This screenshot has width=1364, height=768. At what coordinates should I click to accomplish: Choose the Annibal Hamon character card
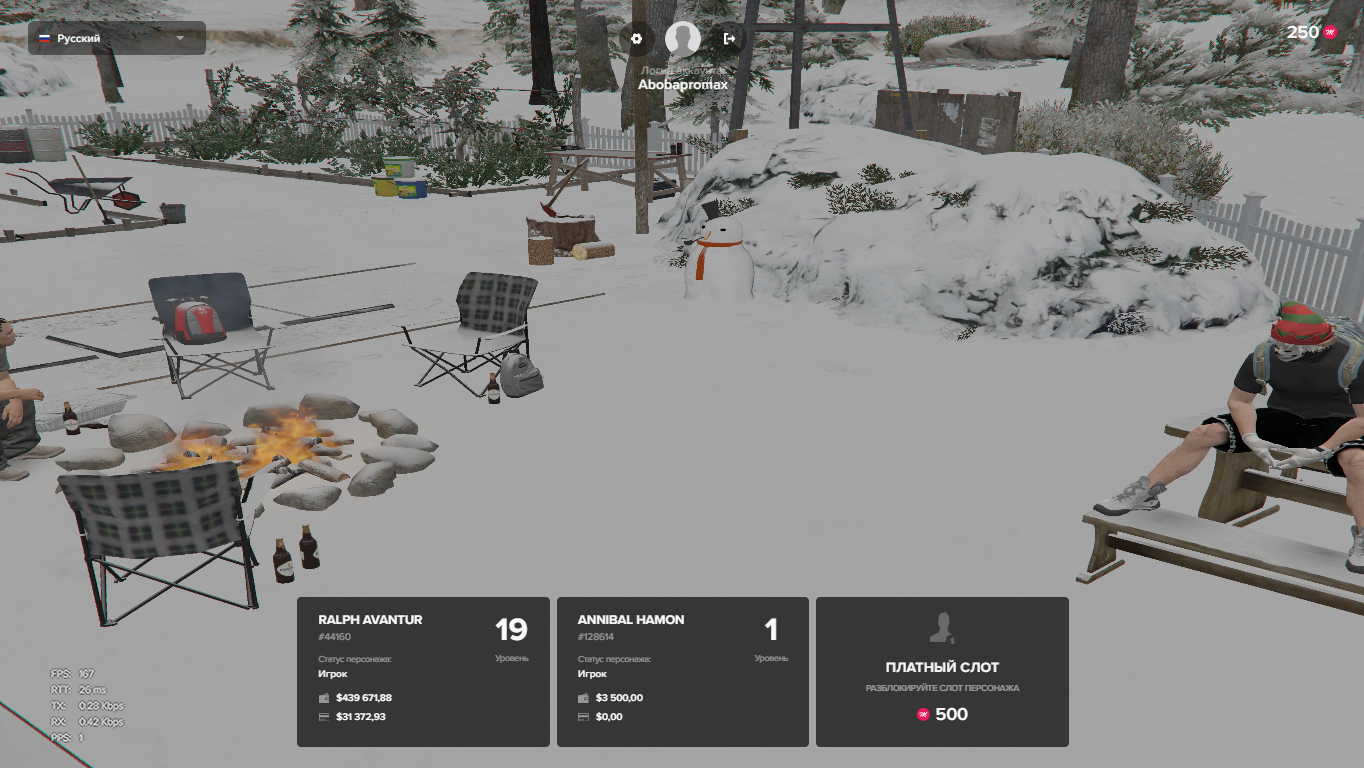click(x=682, y=671)
